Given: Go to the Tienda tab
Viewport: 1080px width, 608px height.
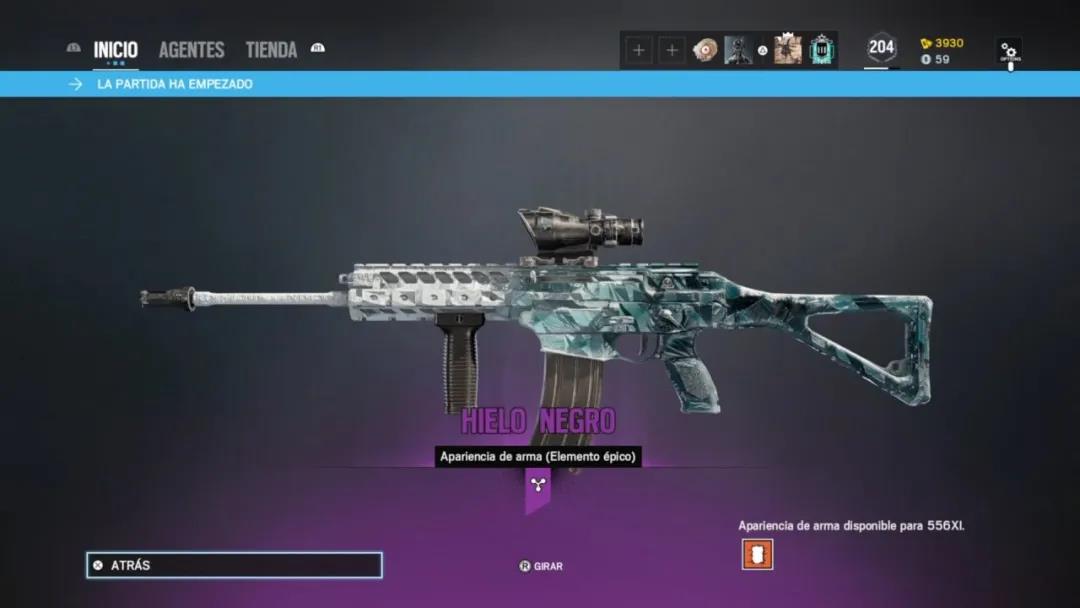Looking at the screenshot, I should point(271,50).
